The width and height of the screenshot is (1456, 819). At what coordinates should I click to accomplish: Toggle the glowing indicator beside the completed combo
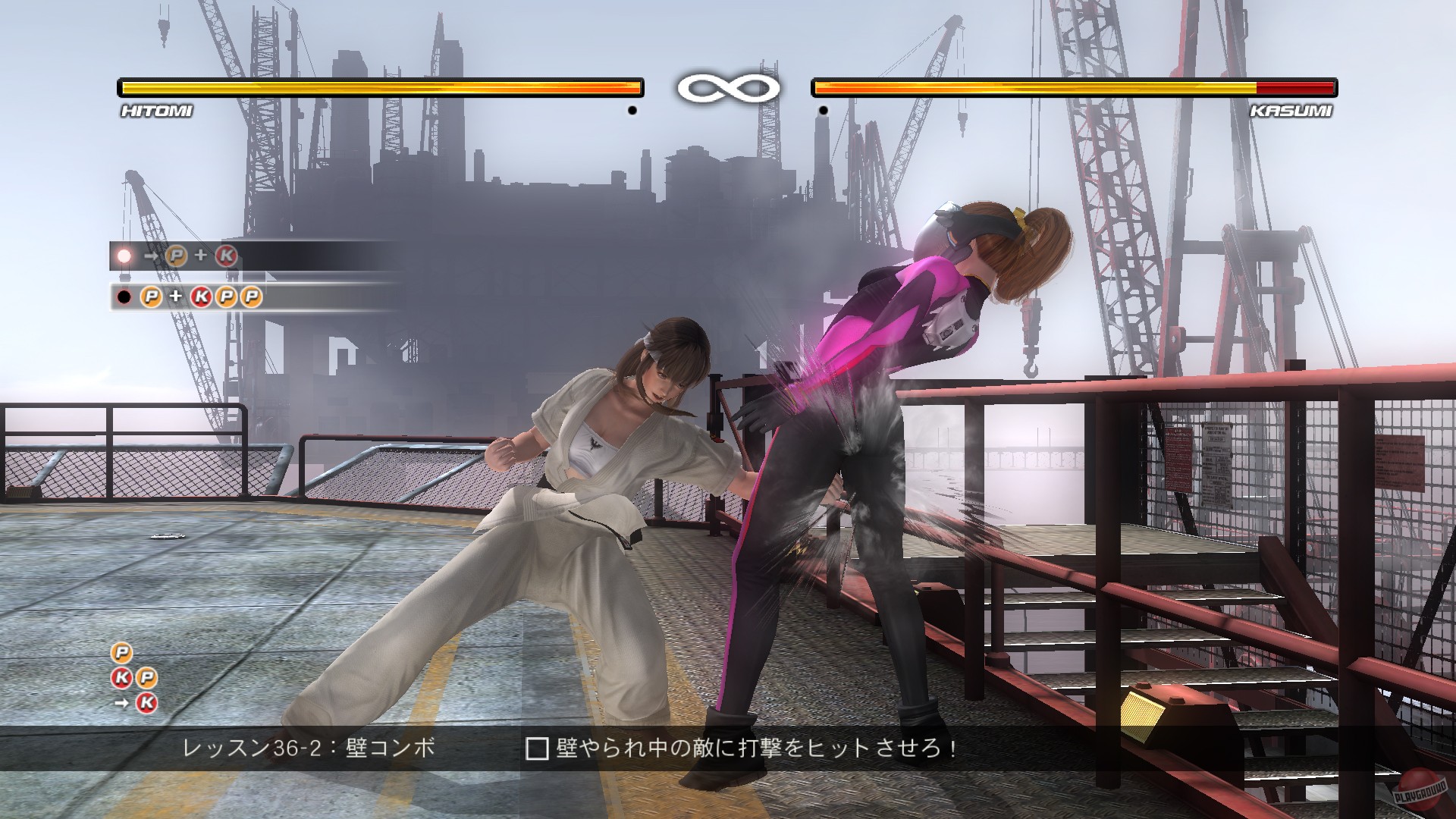(124, 256)
